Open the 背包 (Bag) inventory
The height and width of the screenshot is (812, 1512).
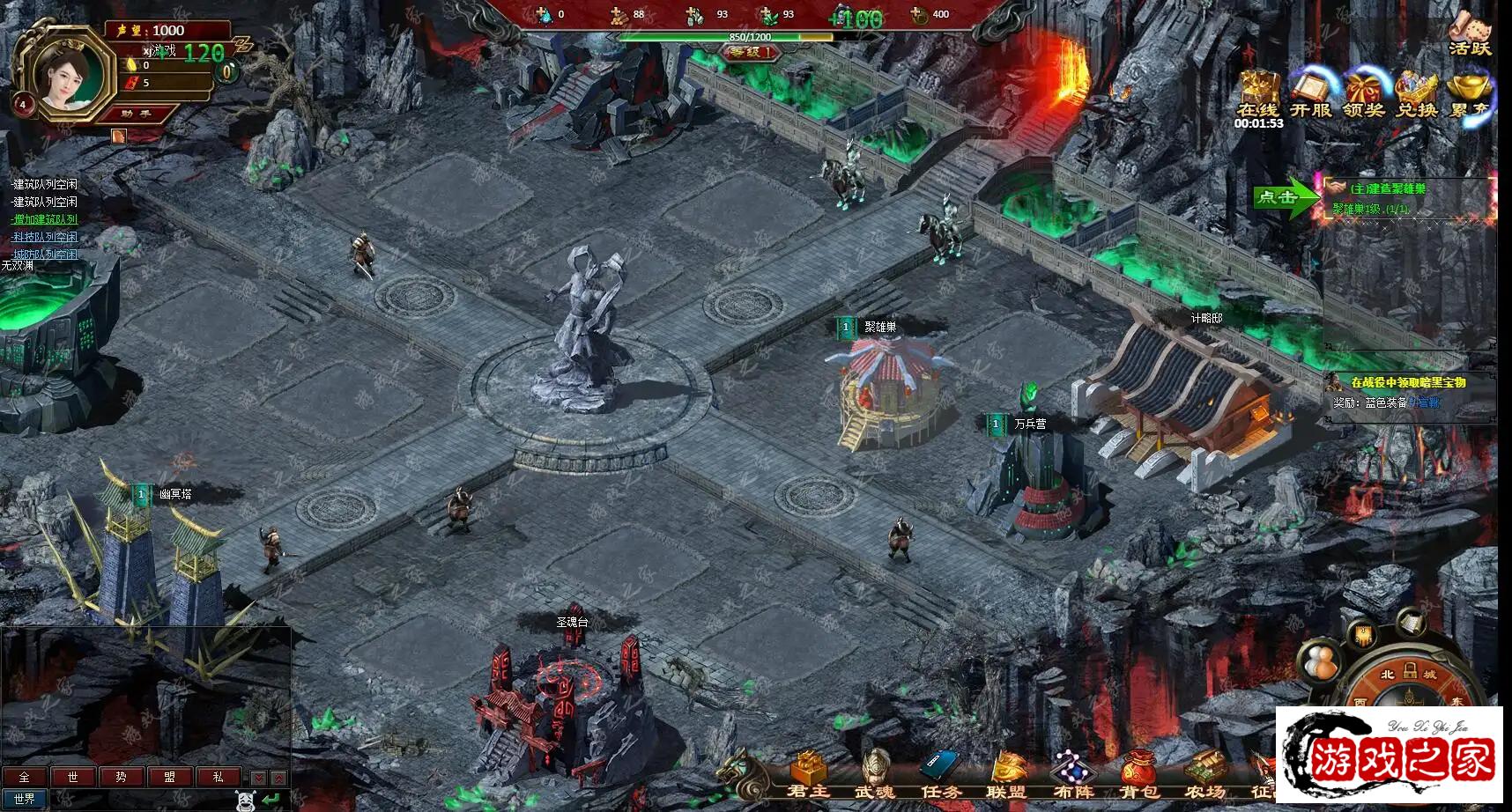[1138, 774]
